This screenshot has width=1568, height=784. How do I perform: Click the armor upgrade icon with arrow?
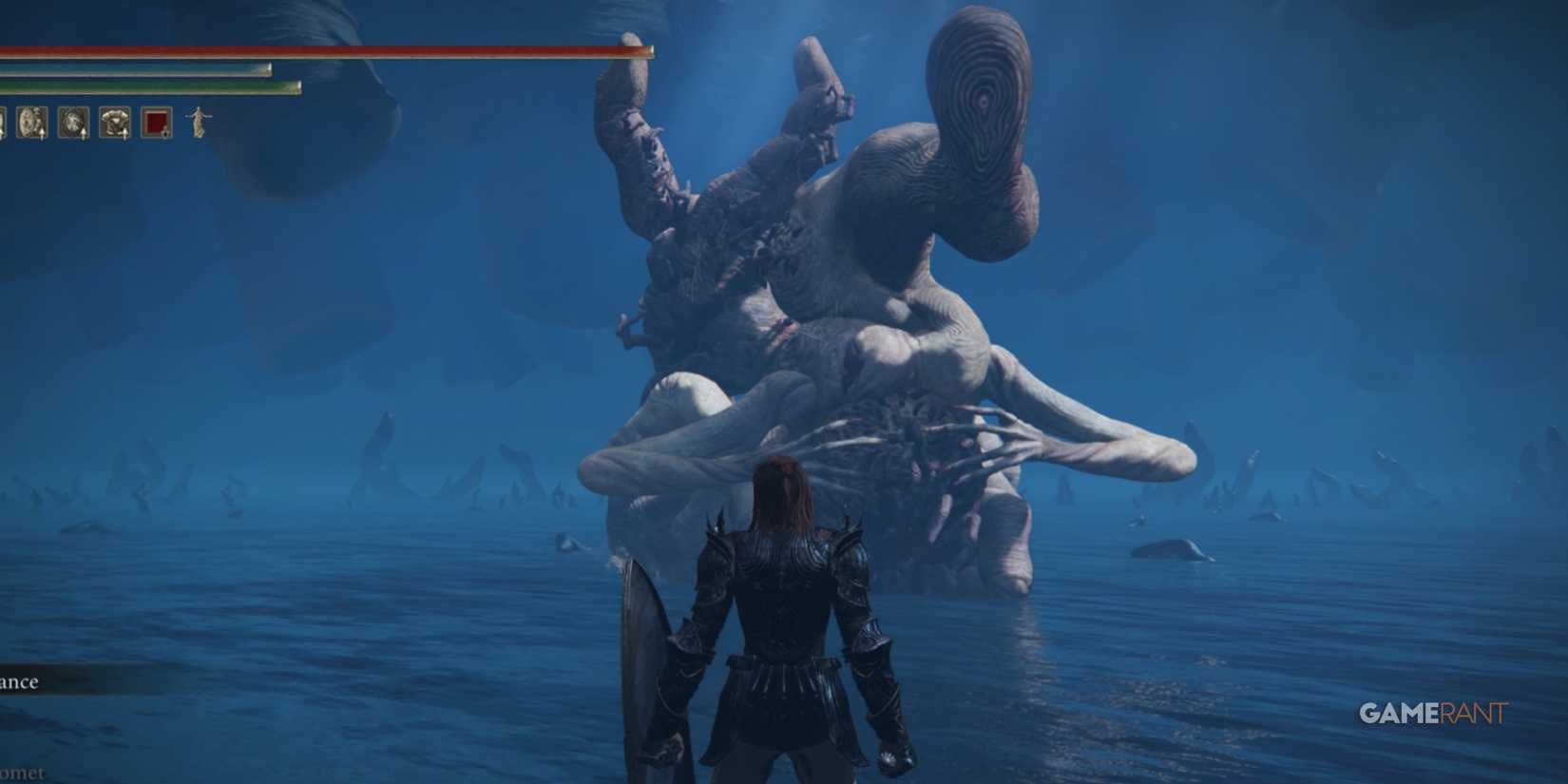(x=114, y=122)
